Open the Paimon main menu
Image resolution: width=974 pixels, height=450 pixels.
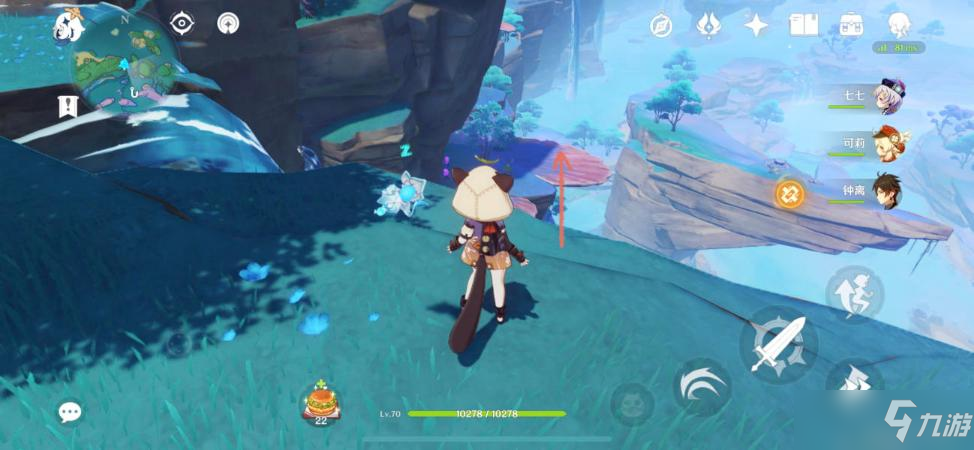(69, 24)
